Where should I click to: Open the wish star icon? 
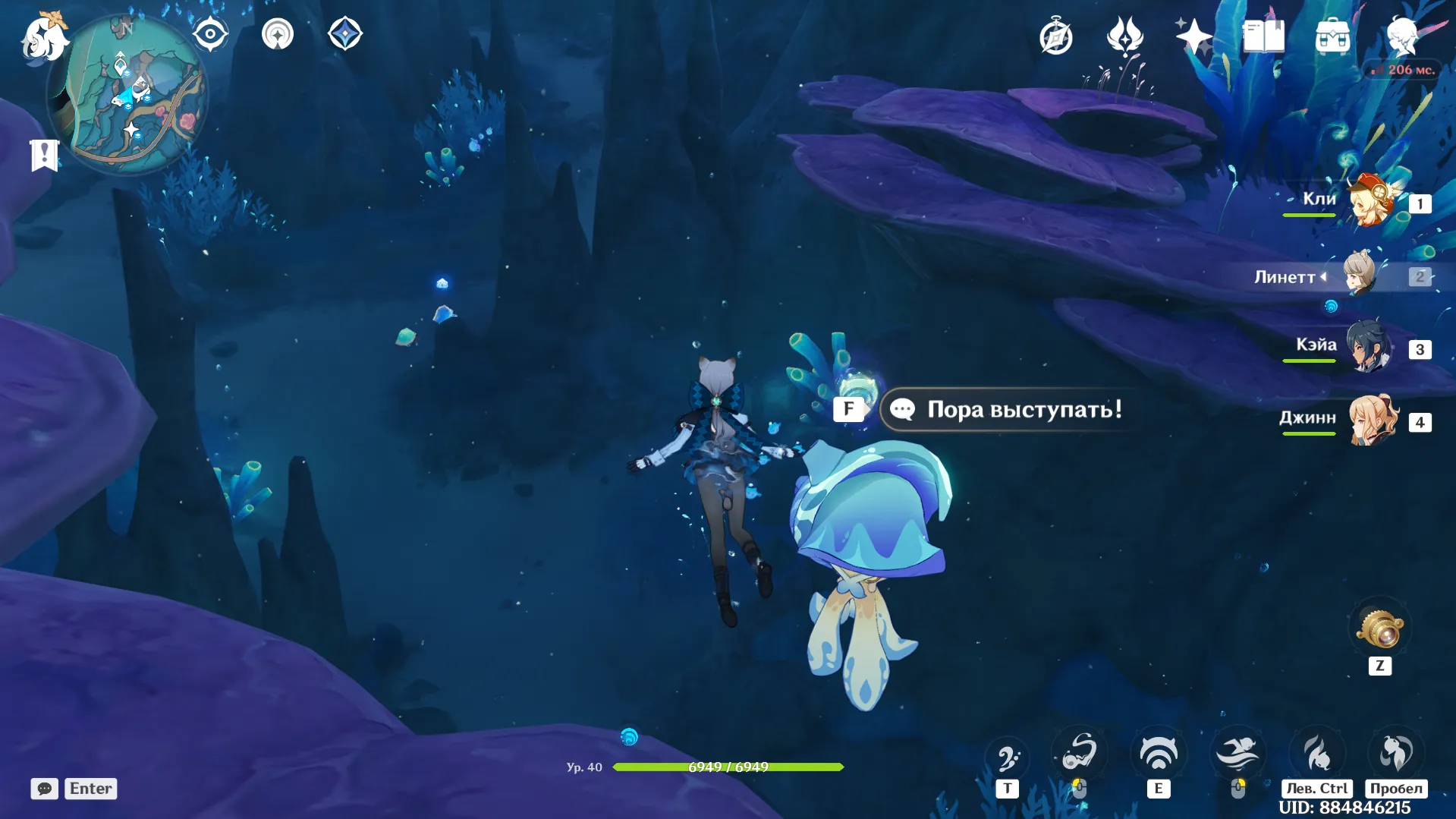(1193, 36)
